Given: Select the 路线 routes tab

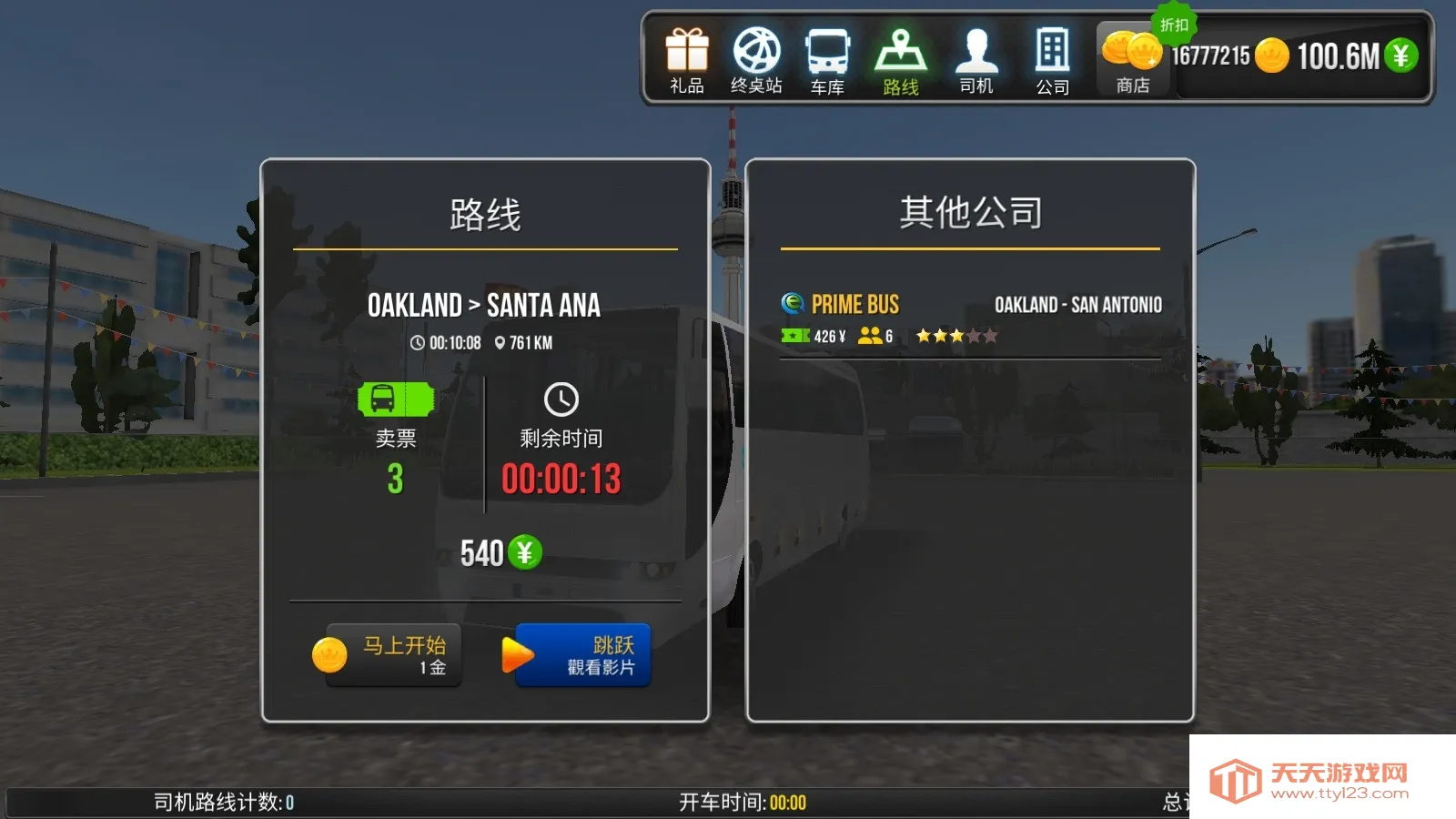Looking at the screenshot, I should click(x=900, y=61).
